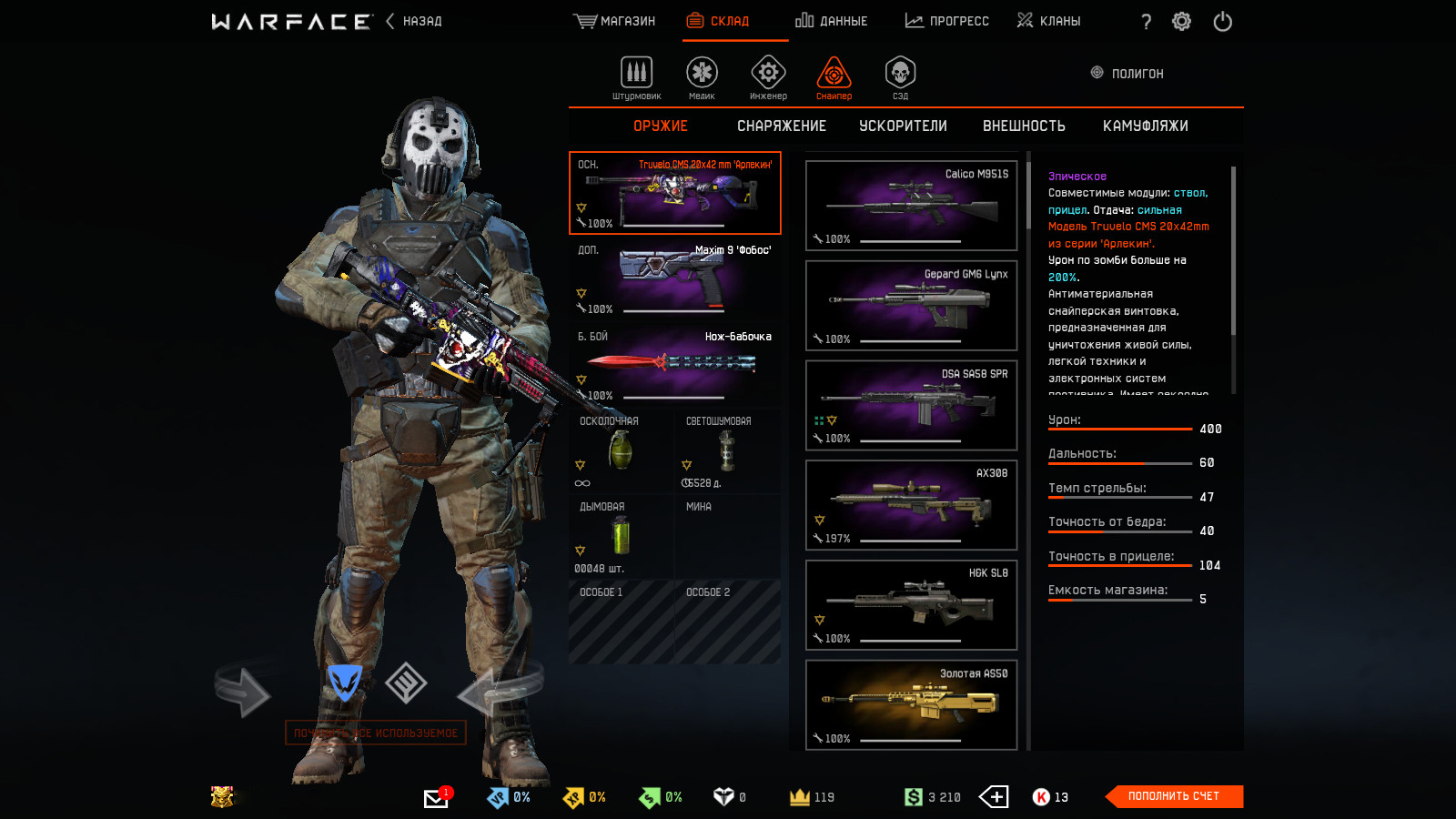
Task: Select the Нож-бабочка melee slot
Action: pos(674,365)
